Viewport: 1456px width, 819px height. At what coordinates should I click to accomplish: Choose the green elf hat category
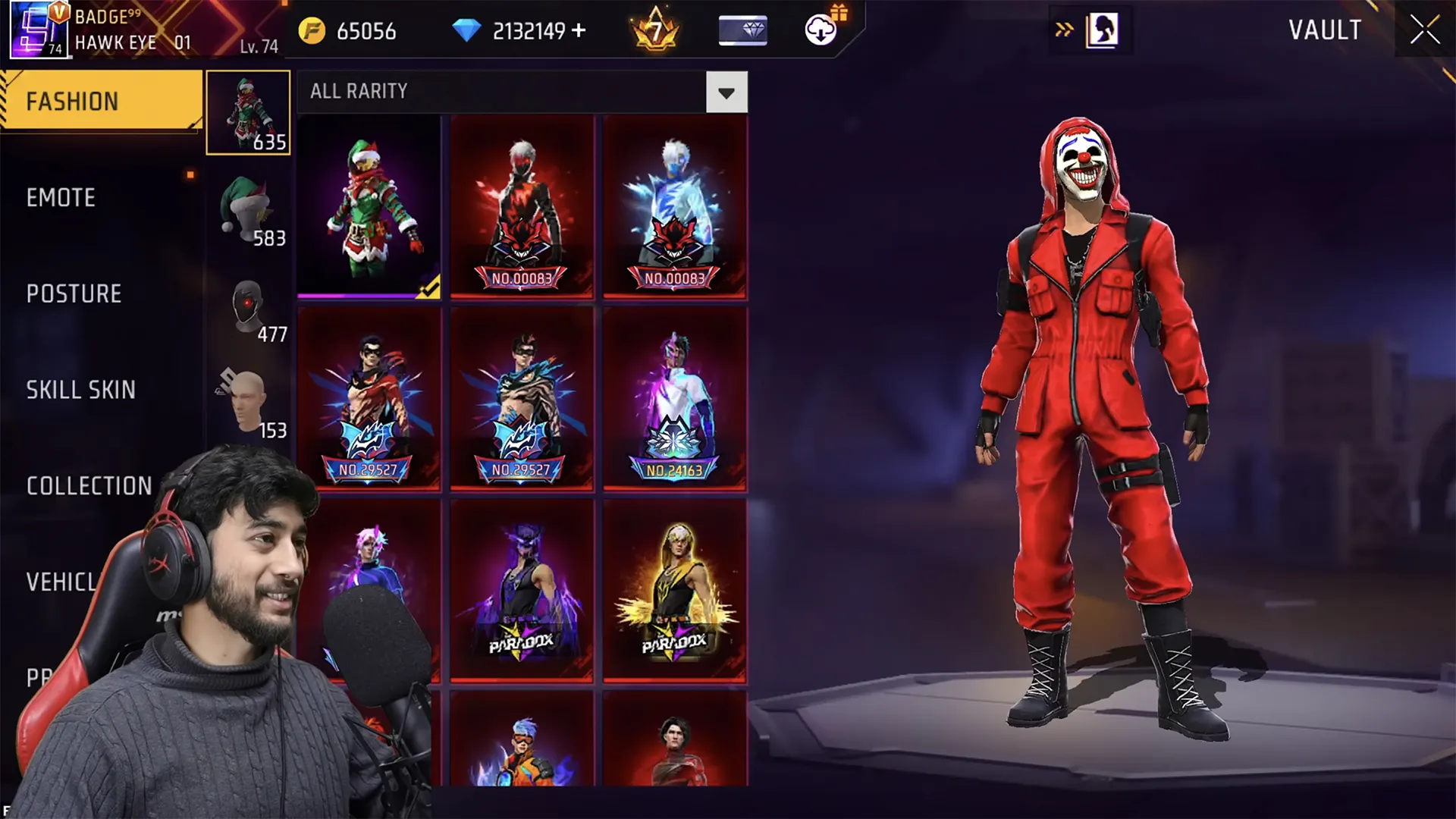[x=248, y=209]
